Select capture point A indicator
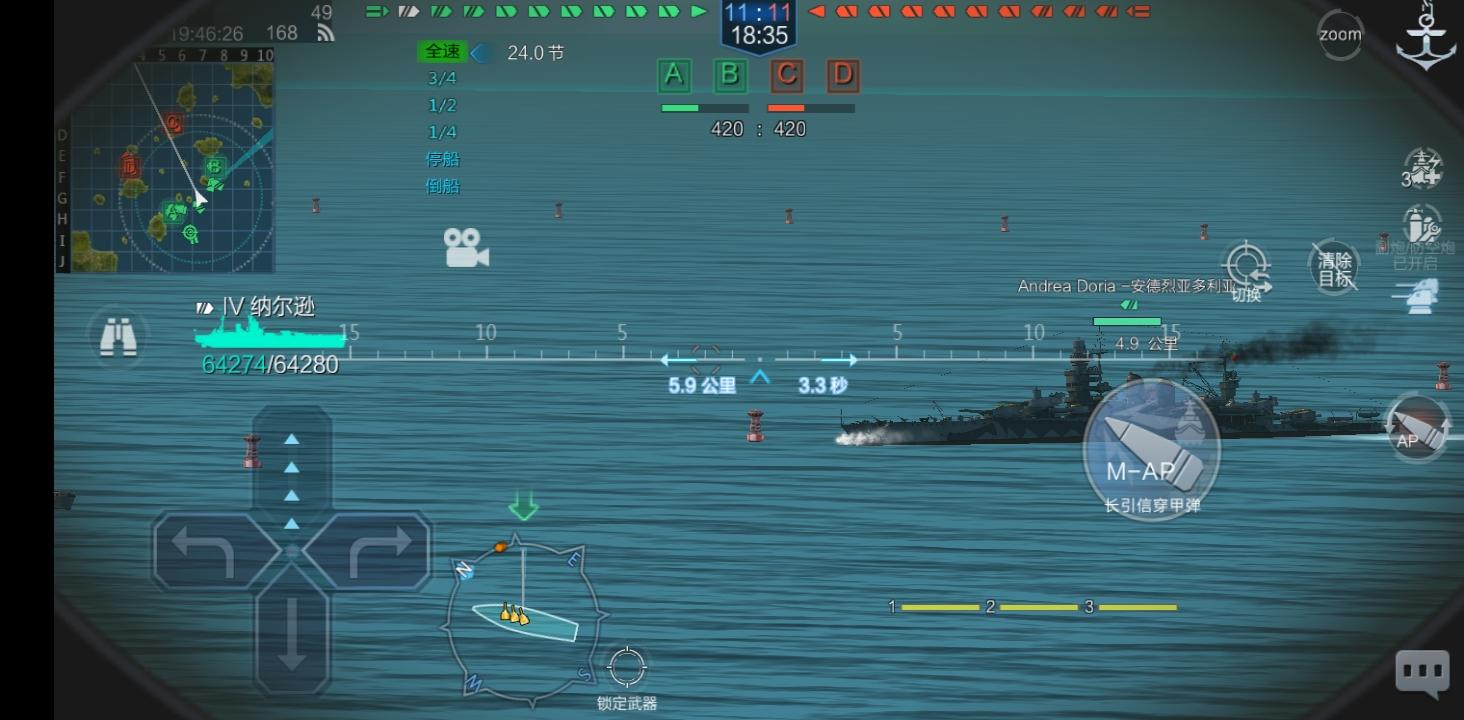 (675, 75)
